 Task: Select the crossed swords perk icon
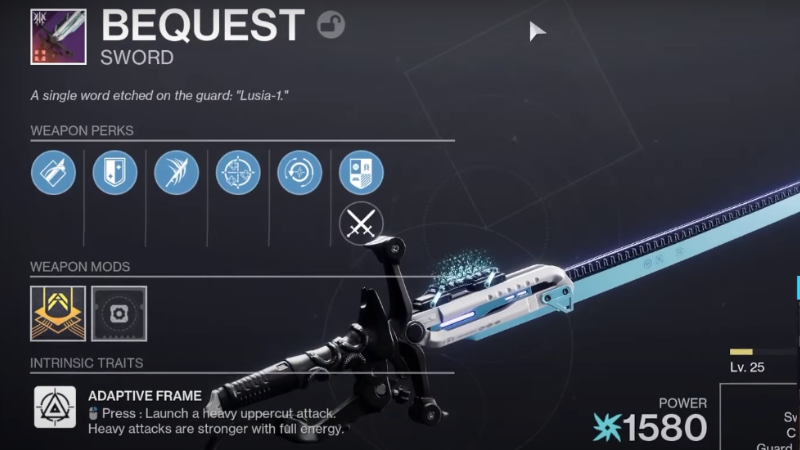tap(361, 224)
